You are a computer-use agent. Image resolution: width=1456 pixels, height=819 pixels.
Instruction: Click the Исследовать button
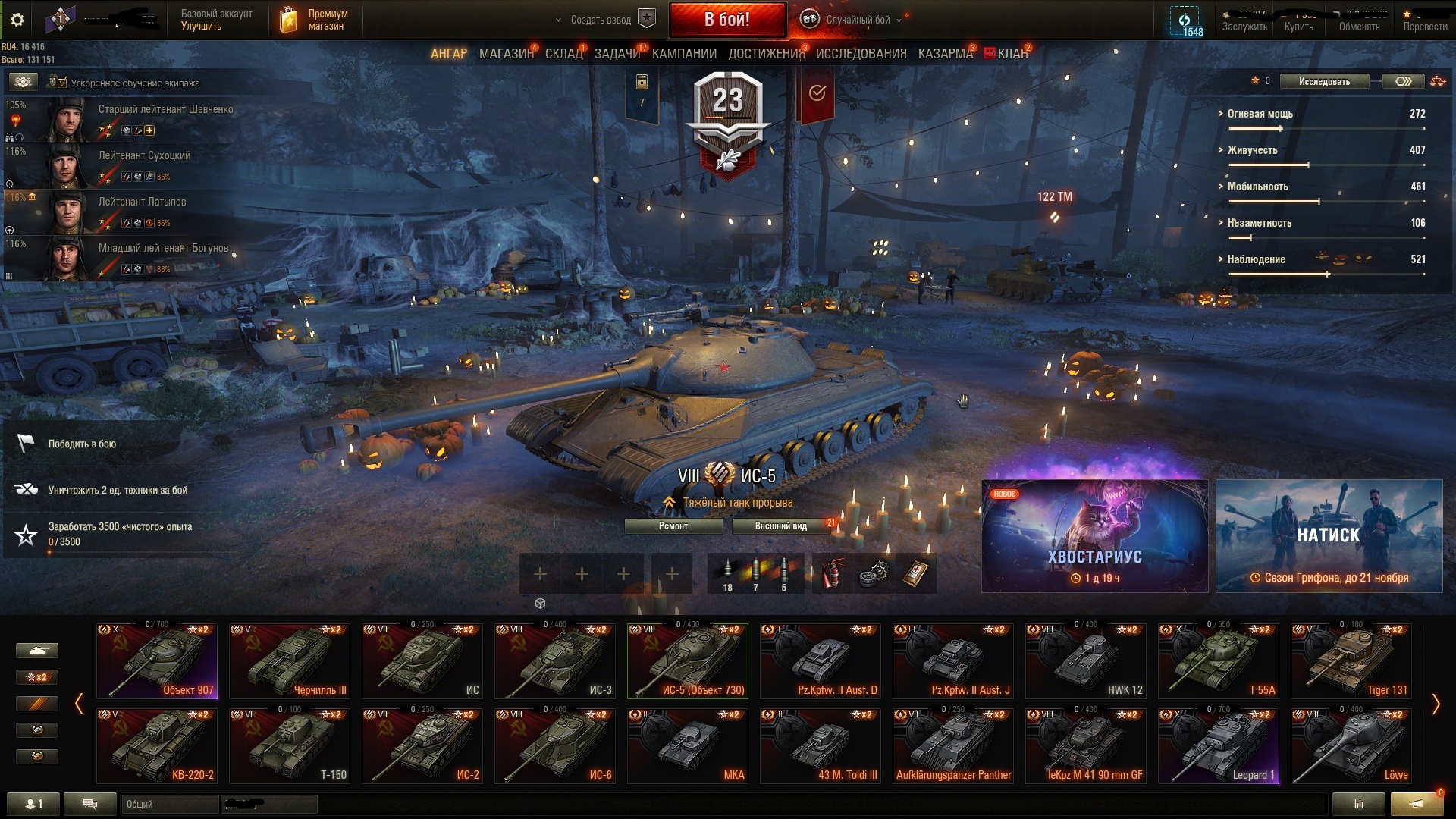click(1324, 81)
